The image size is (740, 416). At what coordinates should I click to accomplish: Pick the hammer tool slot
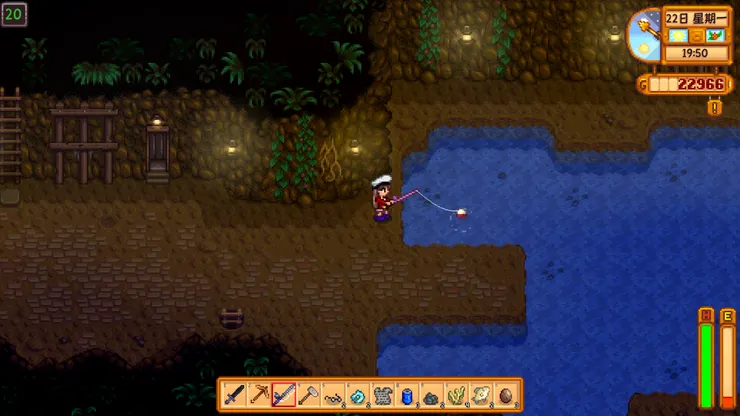pos(309,394)
